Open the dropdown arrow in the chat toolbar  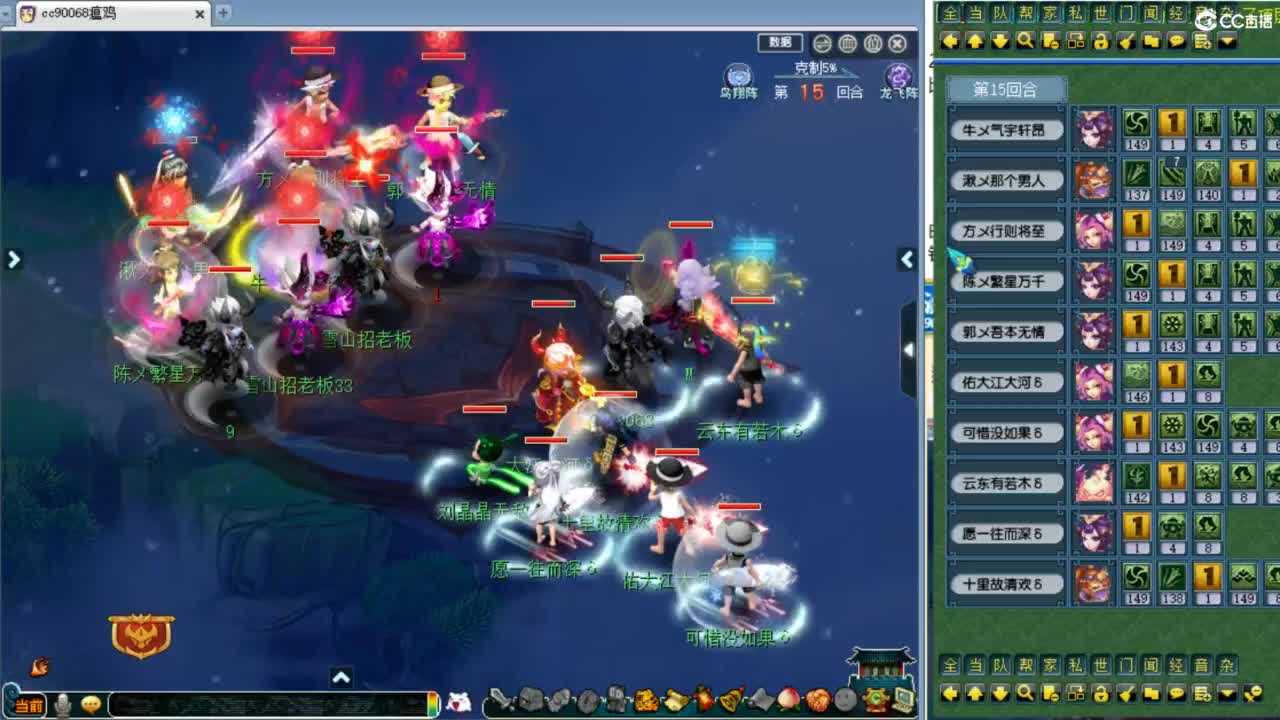click(x=1227, y=41)
